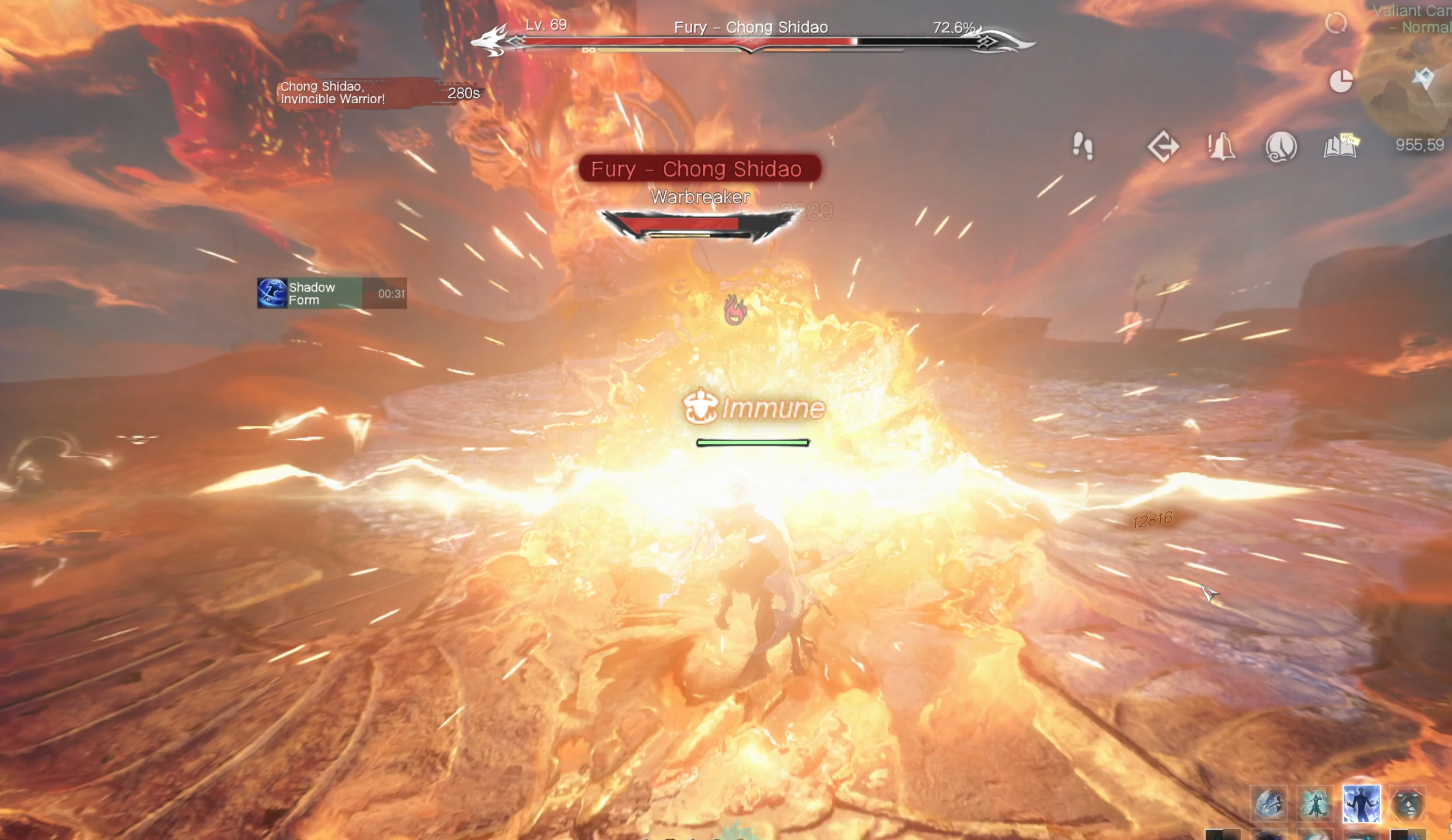
Task: Click the circular refresh arrows icon
Action: [x=1336, y=23]
